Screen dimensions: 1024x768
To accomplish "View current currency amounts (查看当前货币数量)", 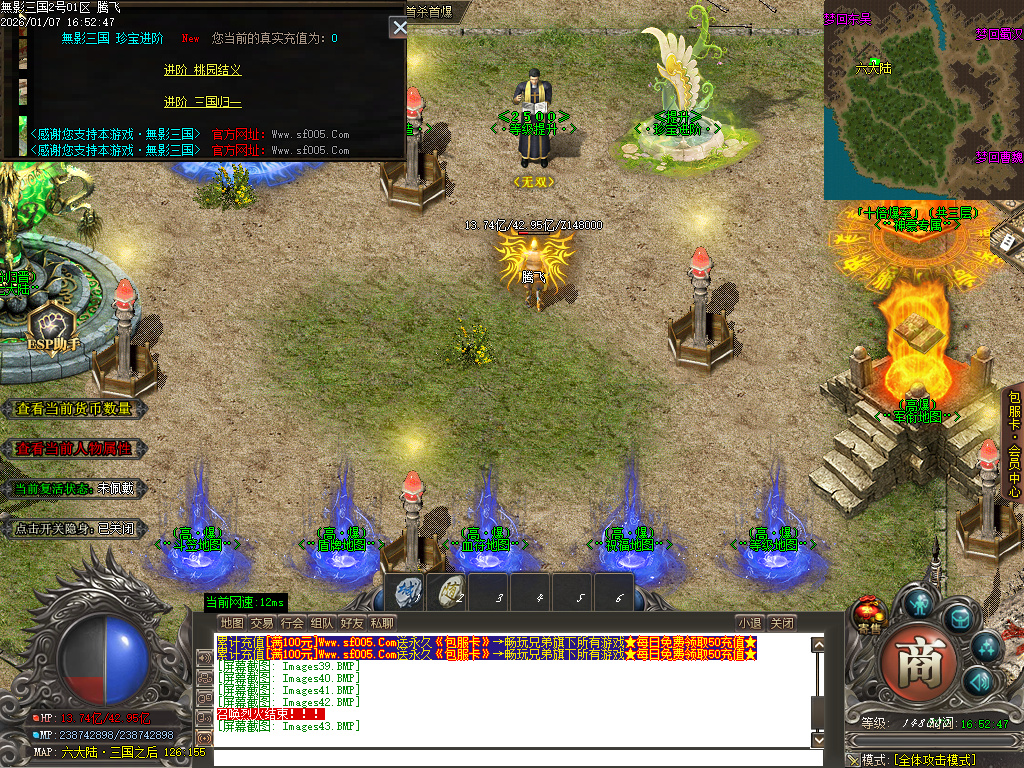I will point(74,409).
